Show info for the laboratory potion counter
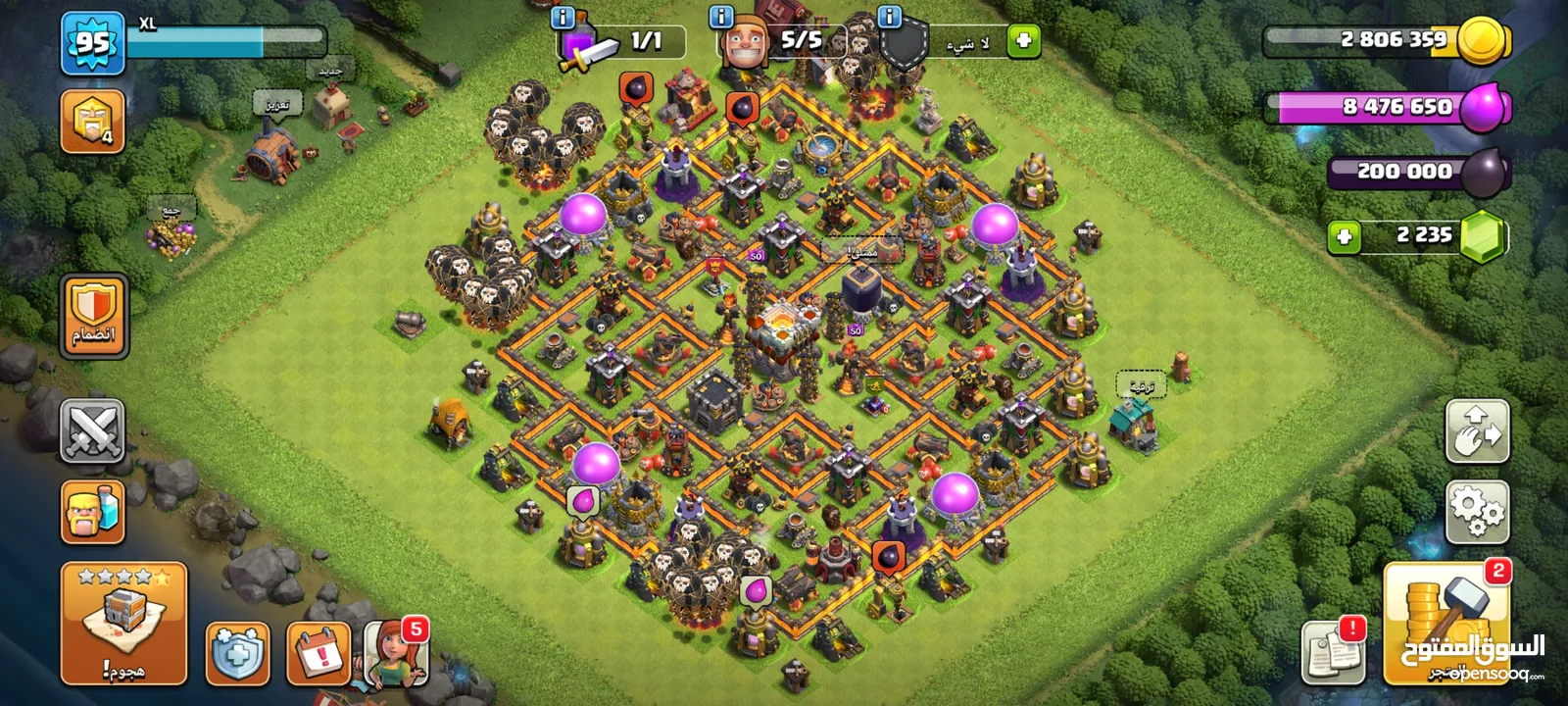Screen dimensions: 1568x706 point(563,18)
